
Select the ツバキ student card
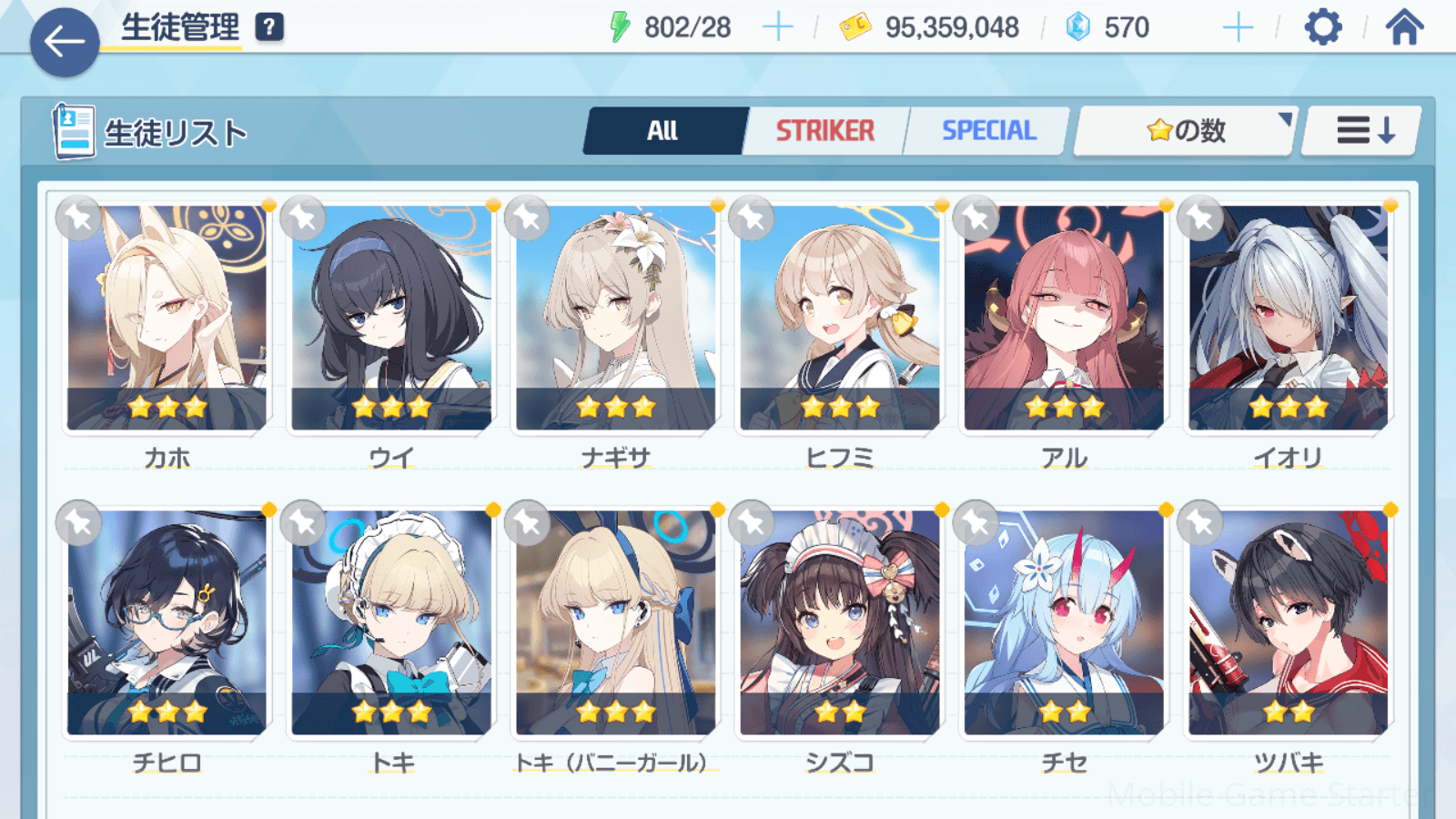pyautogui.click(x=1289, y=622)
